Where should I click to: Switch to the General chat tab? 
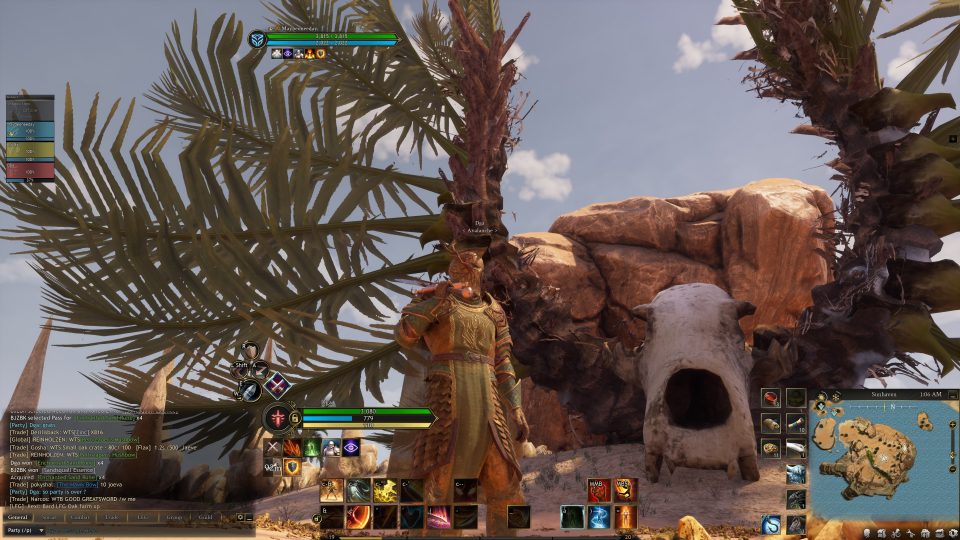click(x=18, y=517)
